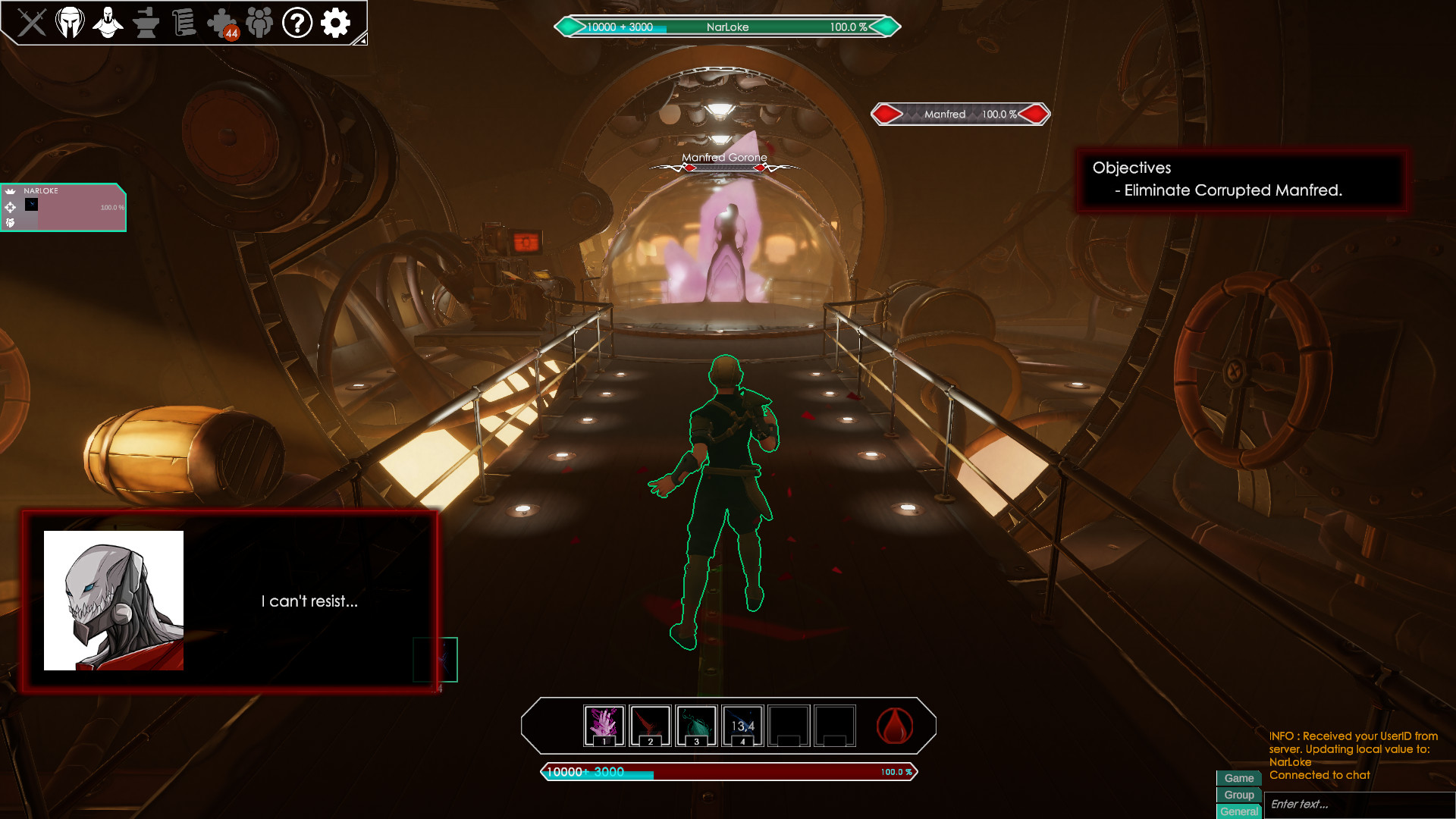
Task: Focus the Enter text chat field
Action: [1357, 805]
